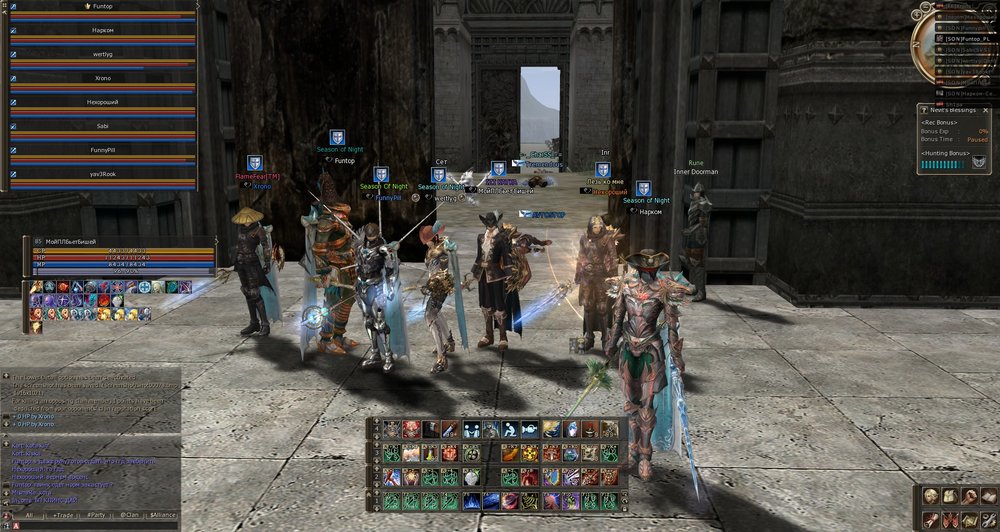Screen dimensions: 1000x532
Task: Target party member wertlyg from party frame
Action: pos(102,54)
